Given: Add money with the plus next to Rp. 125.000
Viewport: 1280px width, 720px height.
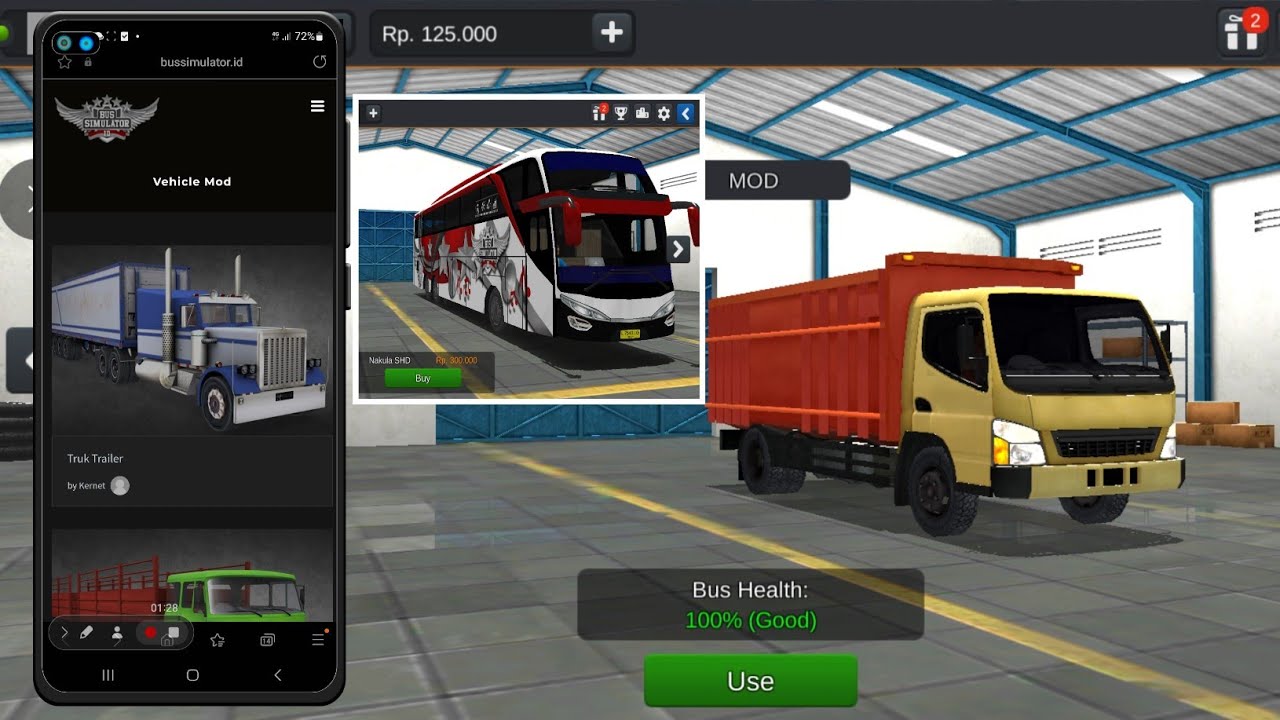Looking at the screenshot, I should pos(610,32).
